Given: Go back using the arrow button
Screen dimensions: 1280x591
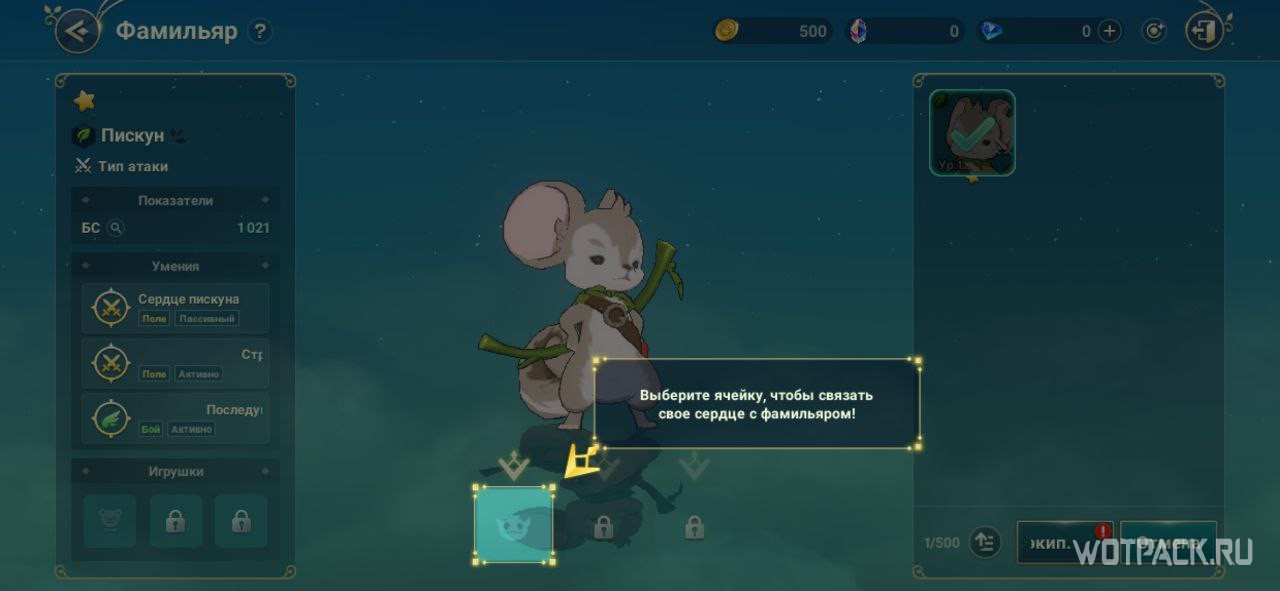Looking at the screenshot, I should pyautogui.click(x=77, y=31).
